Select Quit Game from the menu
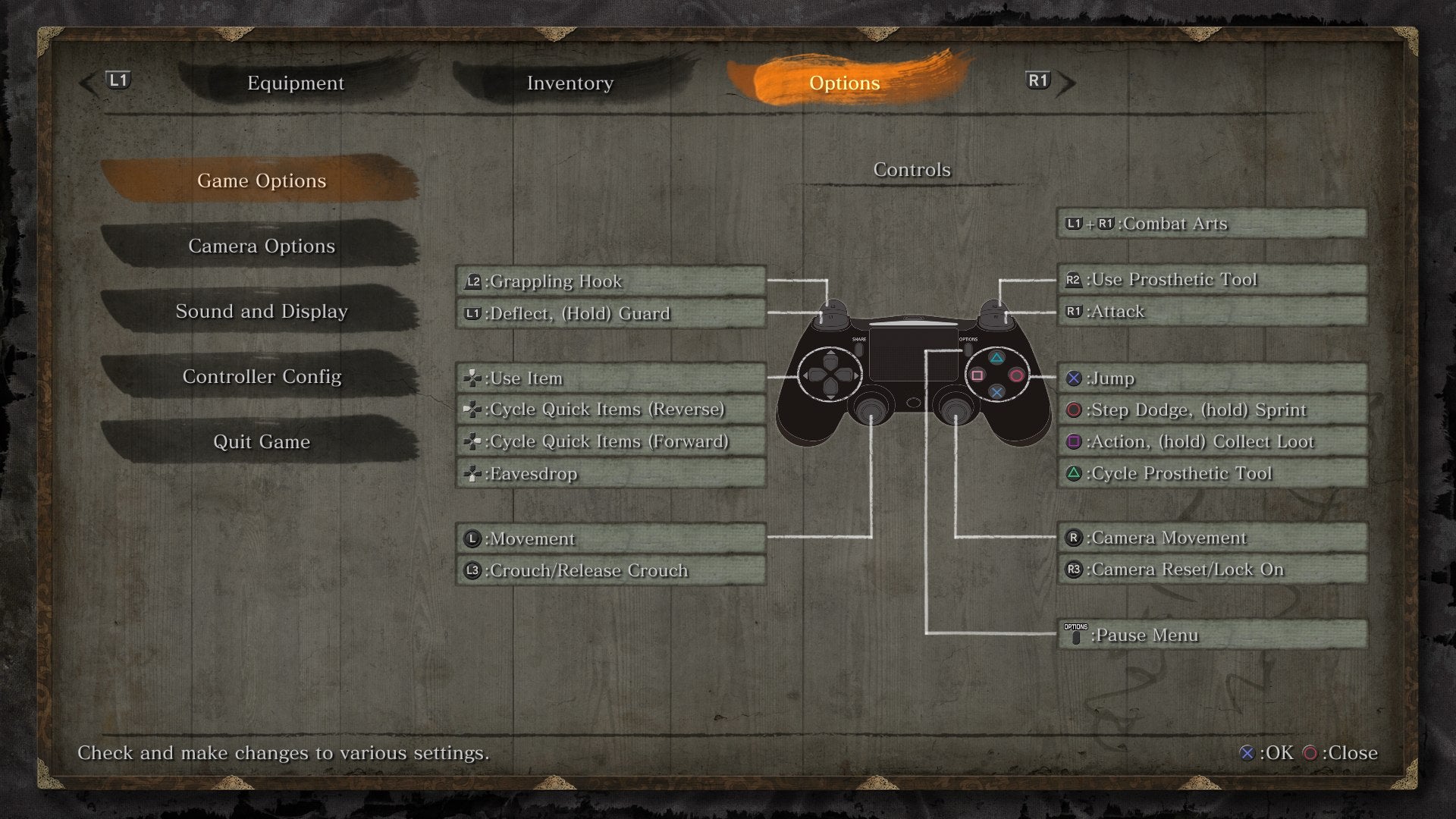1456x819 pixels. 262,442
